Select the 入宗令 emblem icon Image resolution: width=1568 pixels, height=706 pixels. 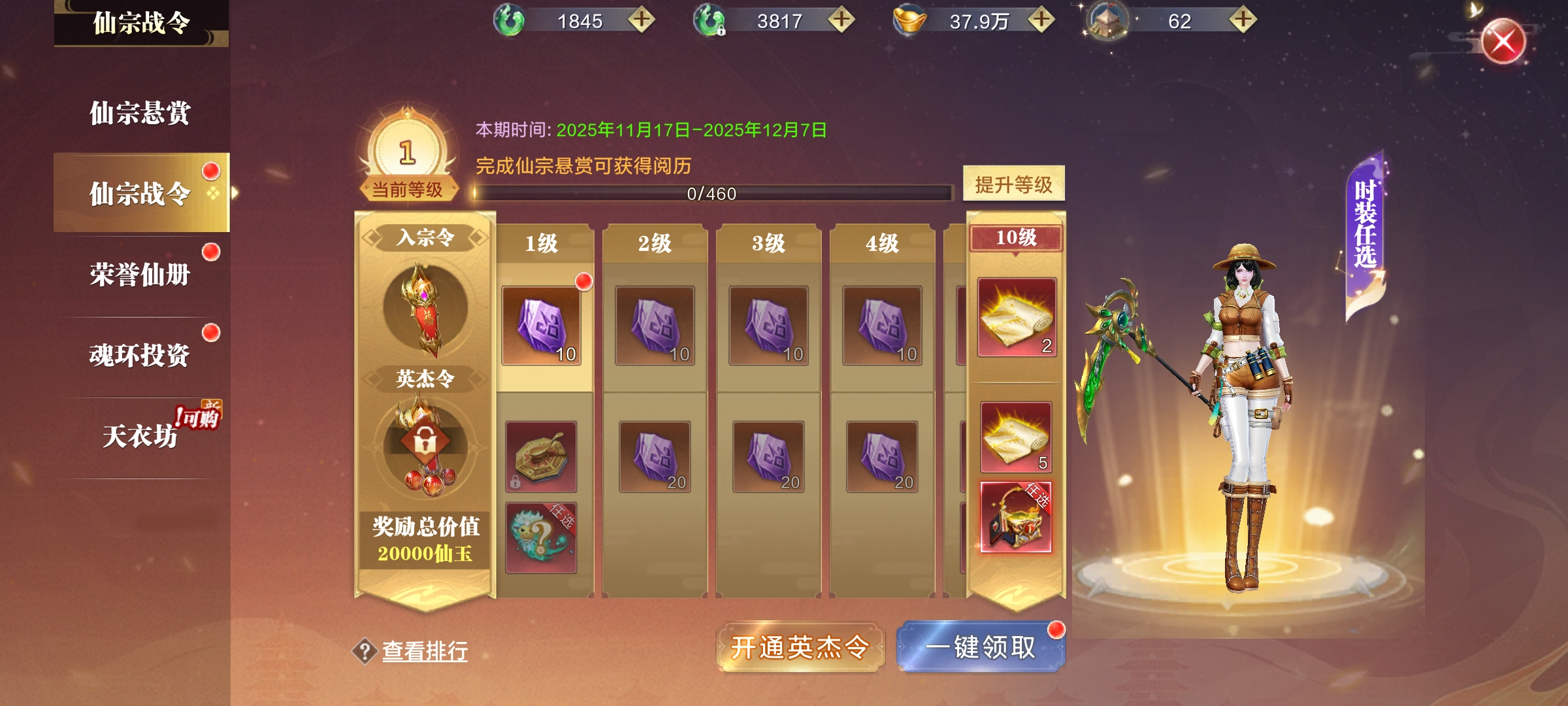click(425, 307)
